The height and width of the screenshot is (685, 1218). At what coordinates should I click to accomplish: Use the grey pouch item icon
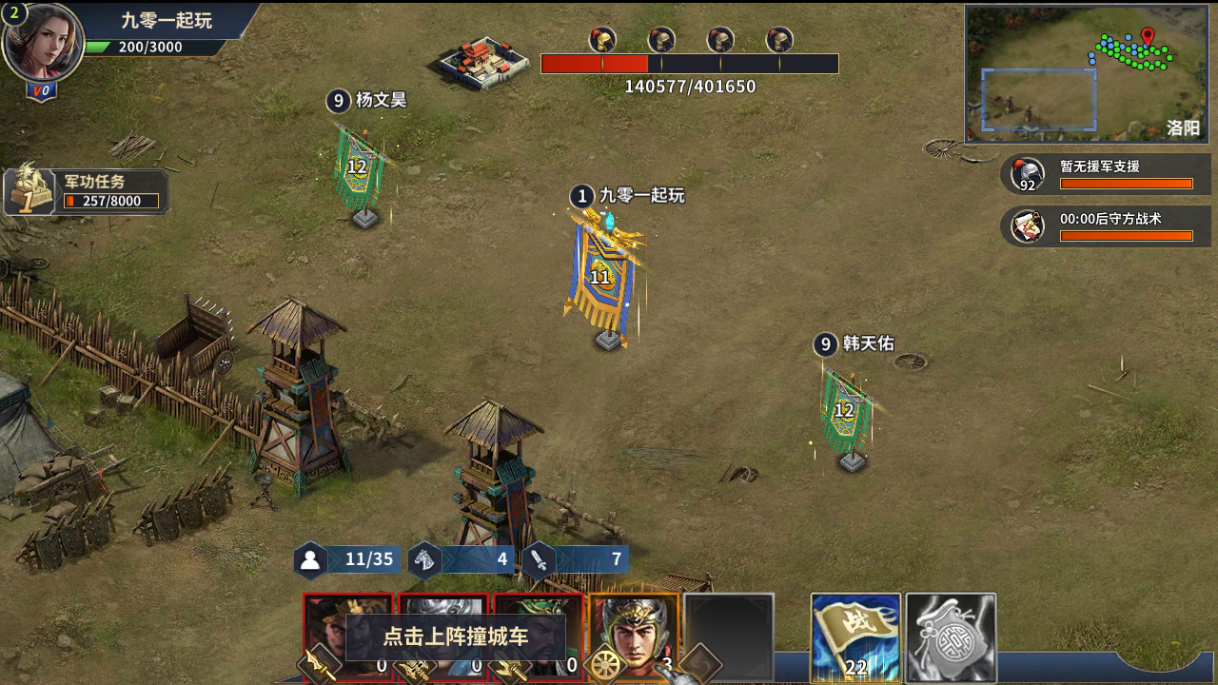click(950, 637)
